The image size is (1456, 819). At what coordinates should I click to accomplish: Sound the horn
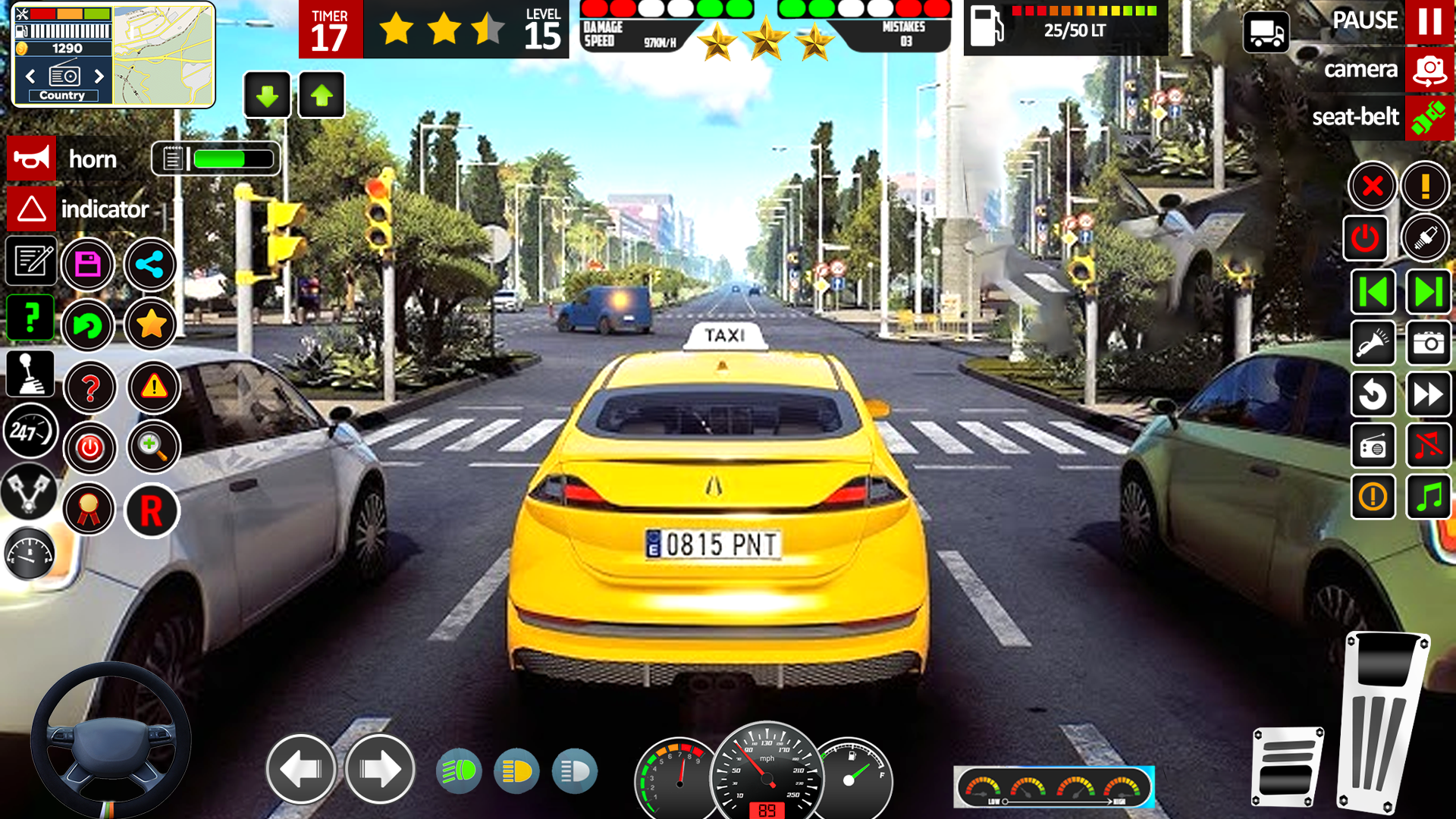[31, 158]
